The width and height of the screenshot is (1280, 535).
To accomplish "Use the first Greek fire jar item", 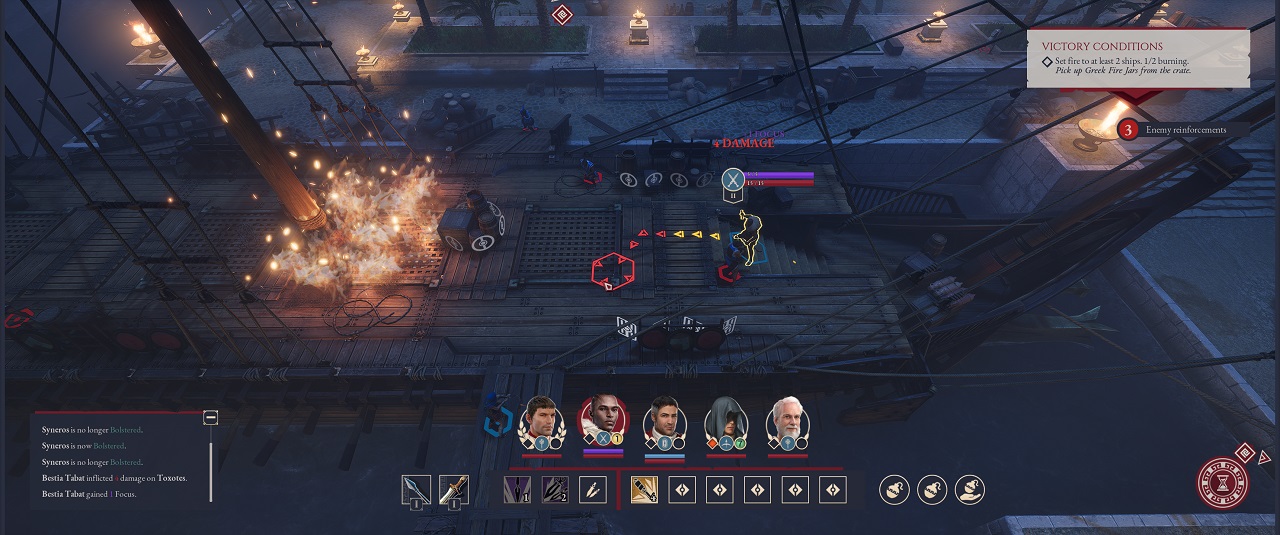I will coord(893,490).
